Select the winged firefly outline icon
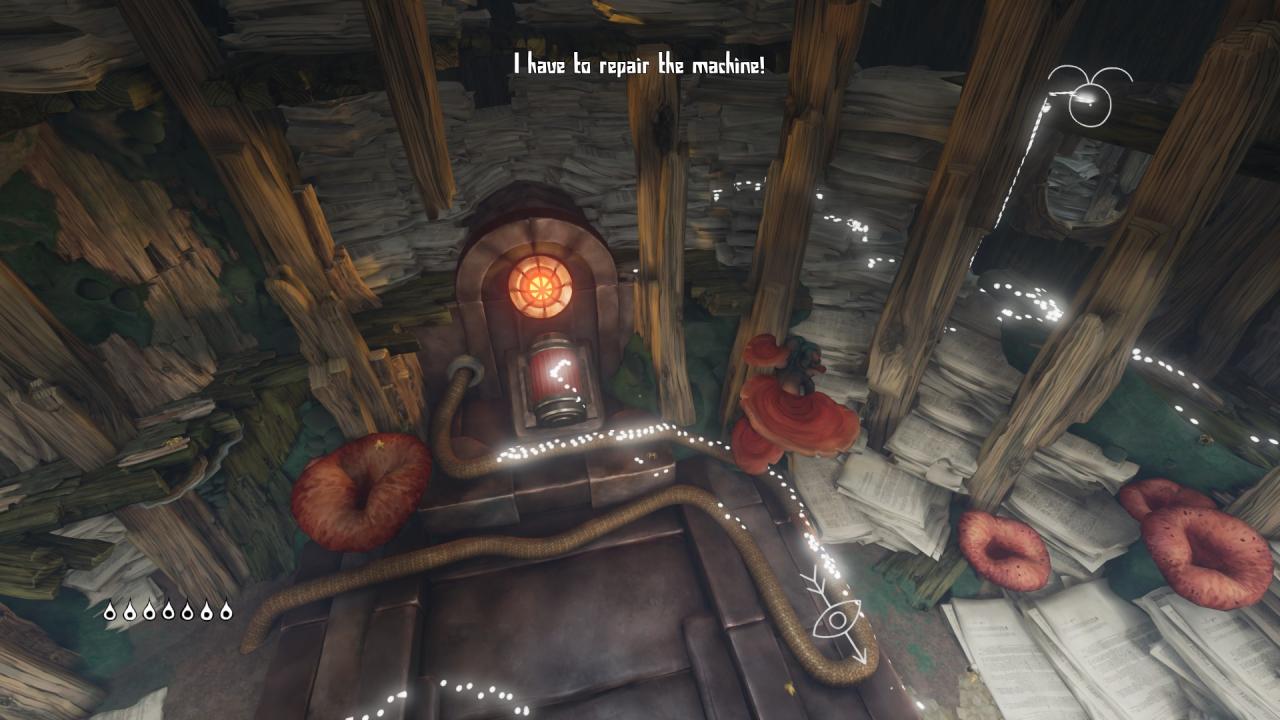1280x720 pixels. [x=1089, y=96]
